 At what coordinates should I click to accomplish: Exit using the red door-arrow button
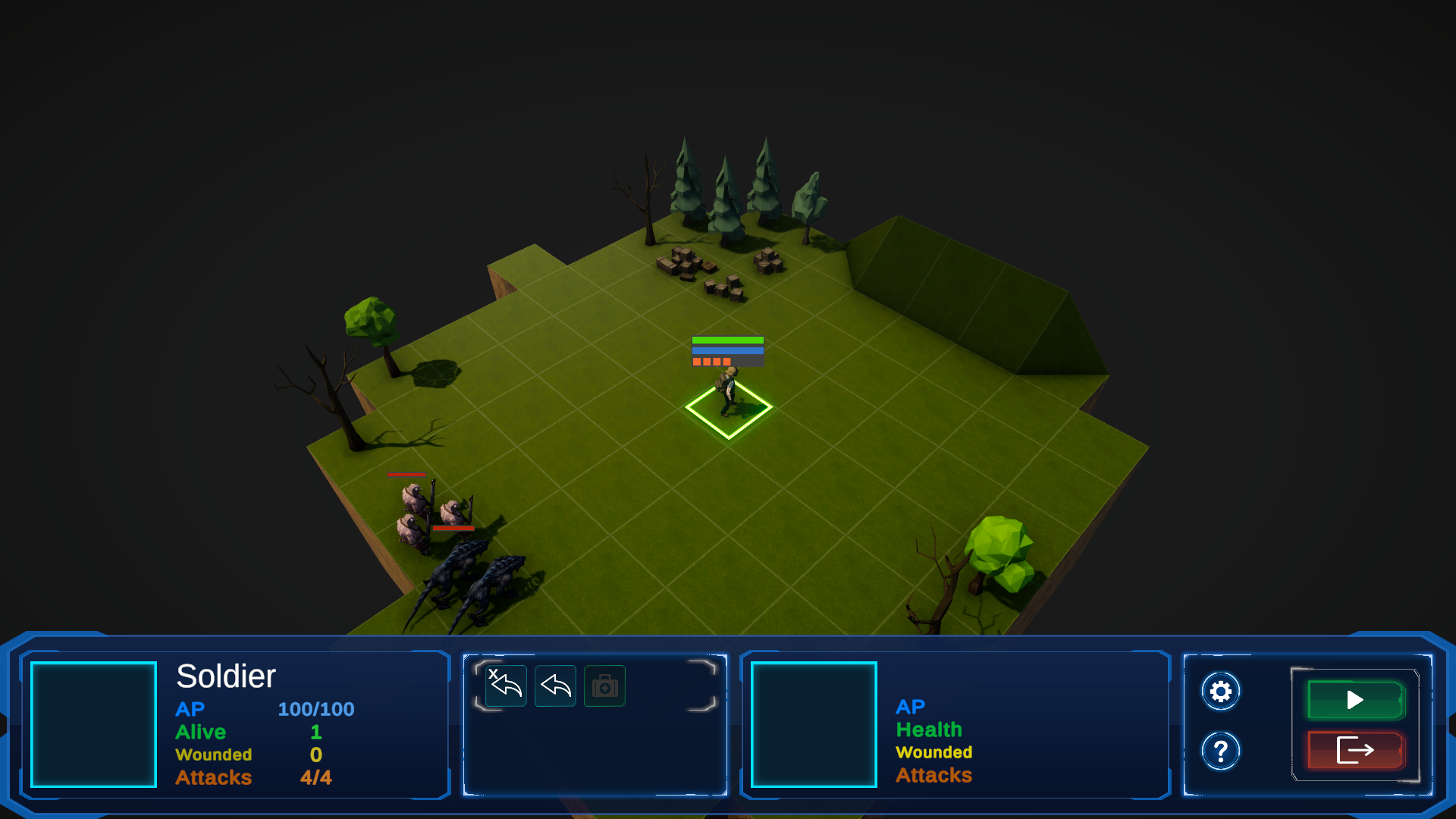click(1355, 751)
